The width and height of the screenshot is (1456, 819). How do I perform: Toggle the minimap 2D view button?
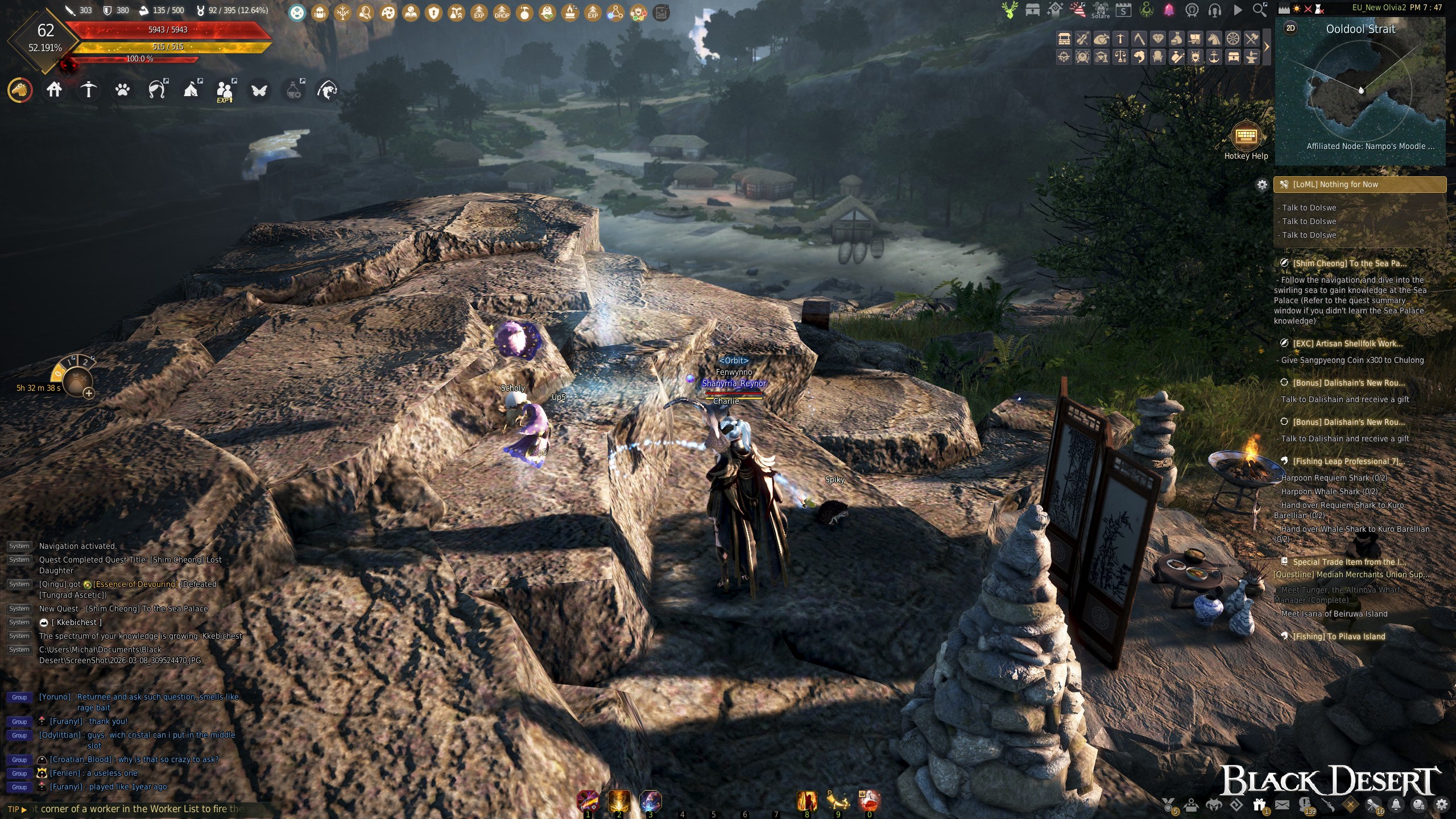[x=1290, y=28]
